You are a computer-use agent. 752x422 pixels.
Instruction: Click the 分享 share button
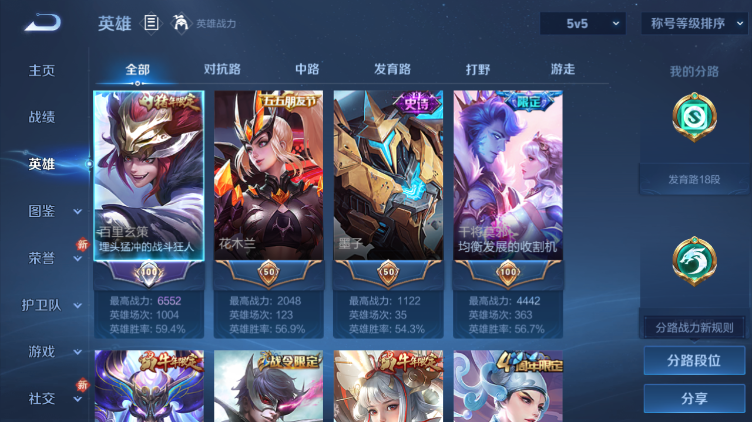coord(694,398)
